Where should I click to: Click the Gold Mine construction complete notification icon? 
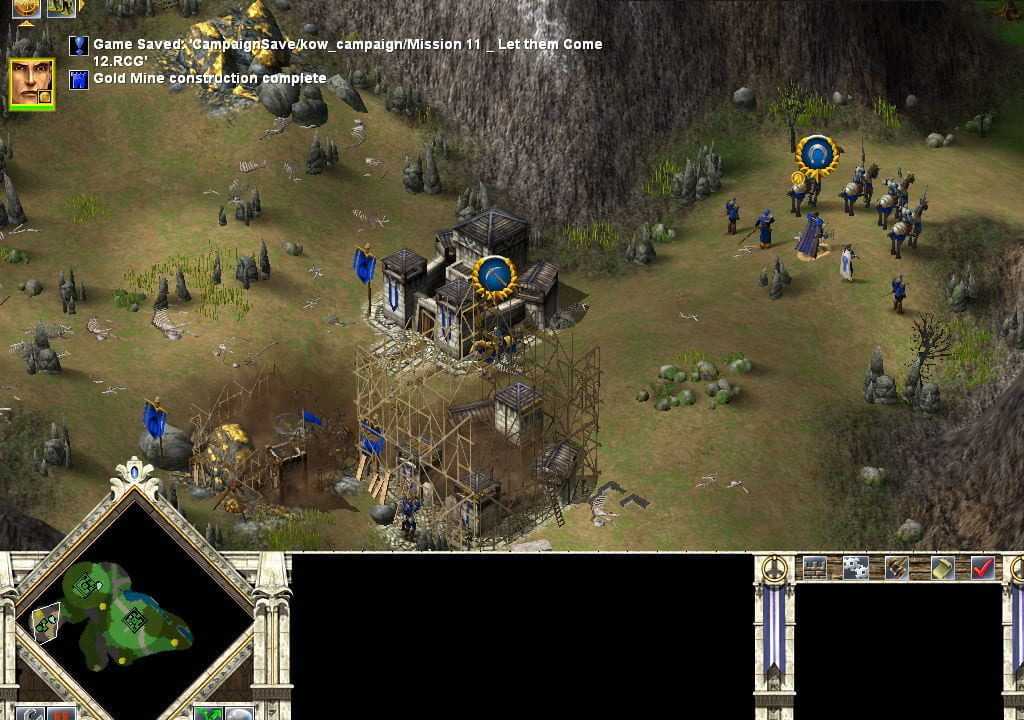pyautogui.click(x=78, y=79)
